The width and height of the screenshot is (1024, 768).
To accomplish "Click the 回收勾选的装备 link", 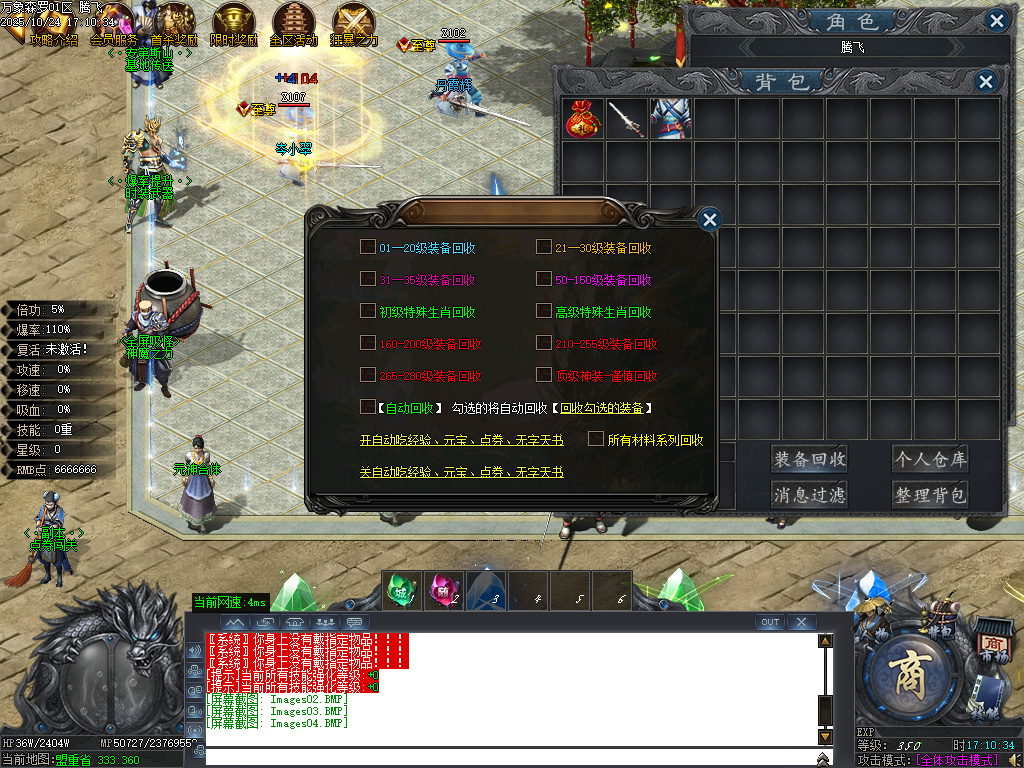I will click(606, 408).
